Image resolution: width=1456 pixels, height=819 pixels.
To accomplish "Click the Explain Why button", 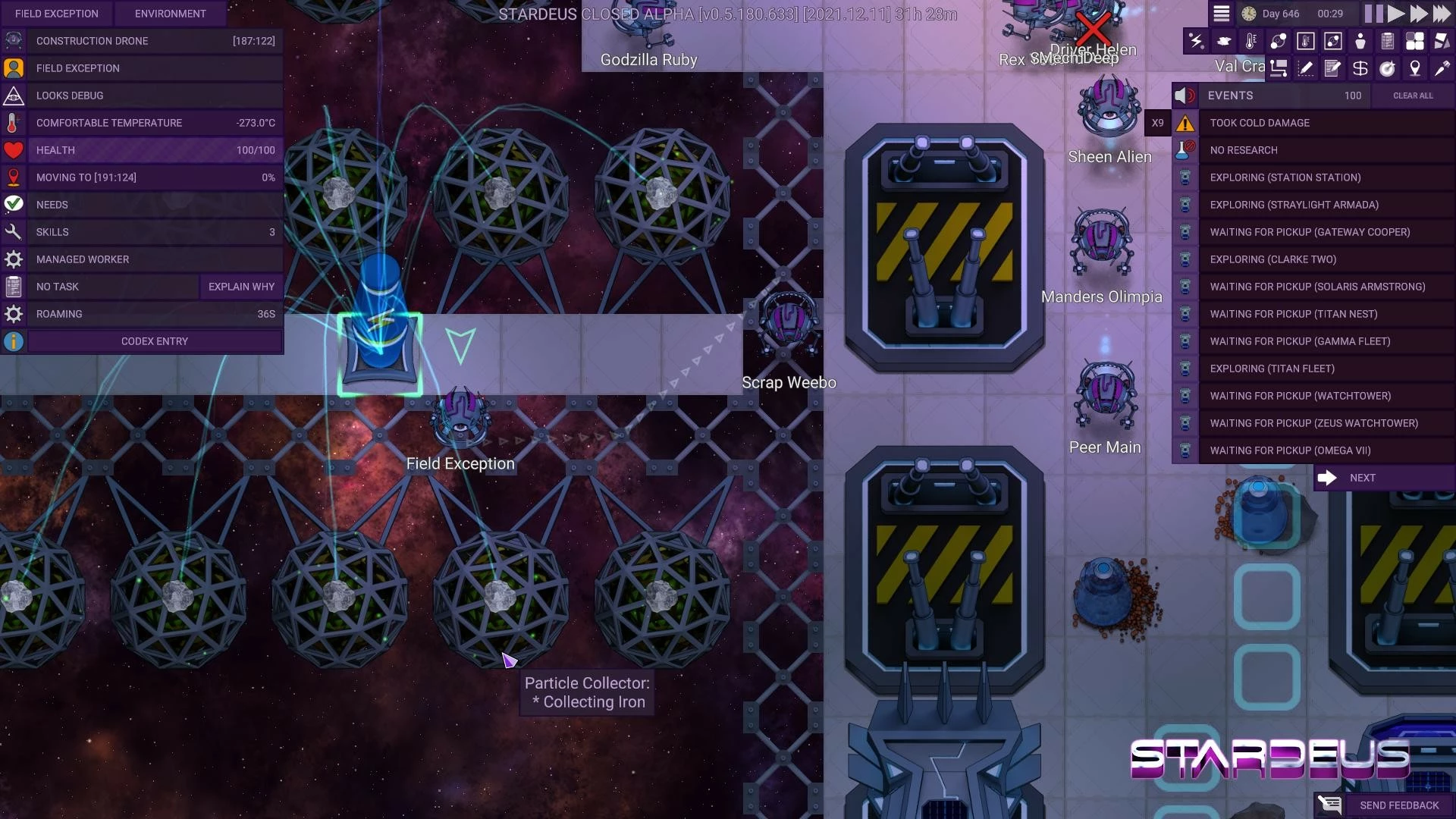I will click(x=241, y=287).
